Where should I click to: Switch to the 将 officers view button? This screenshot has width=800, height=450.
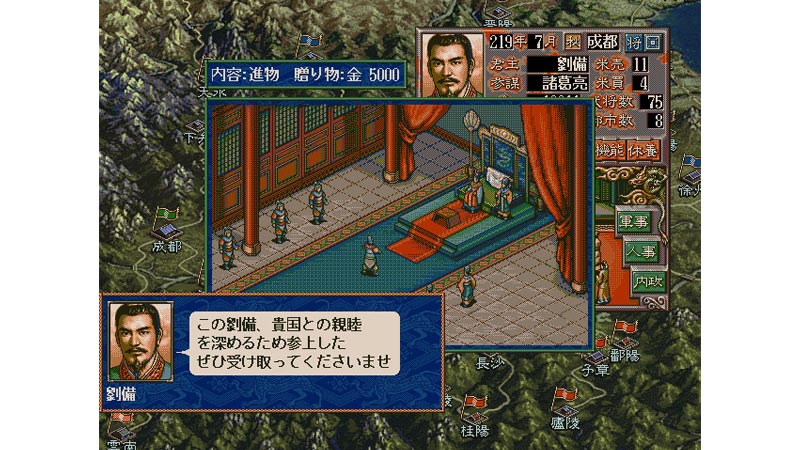tap(635, 44)
